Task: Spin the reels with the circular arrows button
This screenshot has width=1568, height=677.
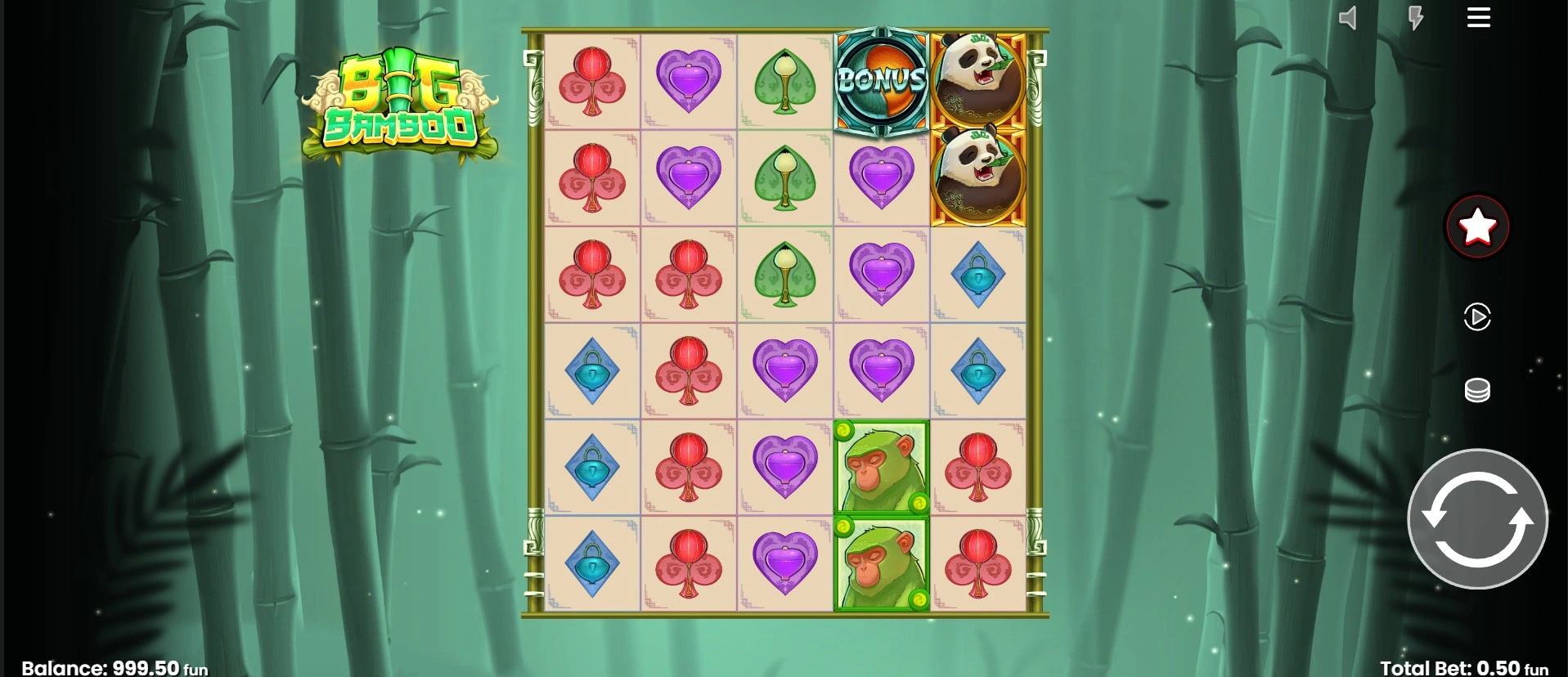Action: pyautogui.click(x=1477, y=519)
